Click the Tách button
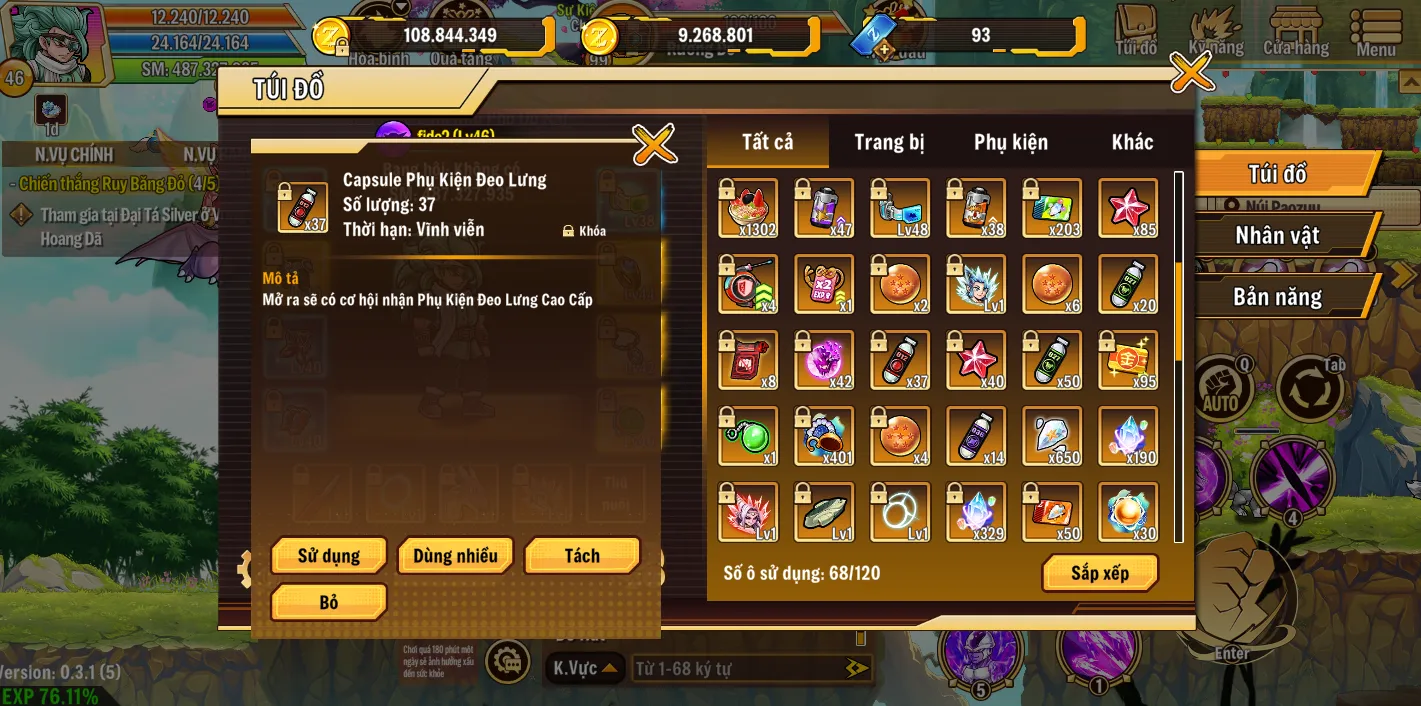The height and width of the screenshot is (706, 1421). (x=582, y=556)
